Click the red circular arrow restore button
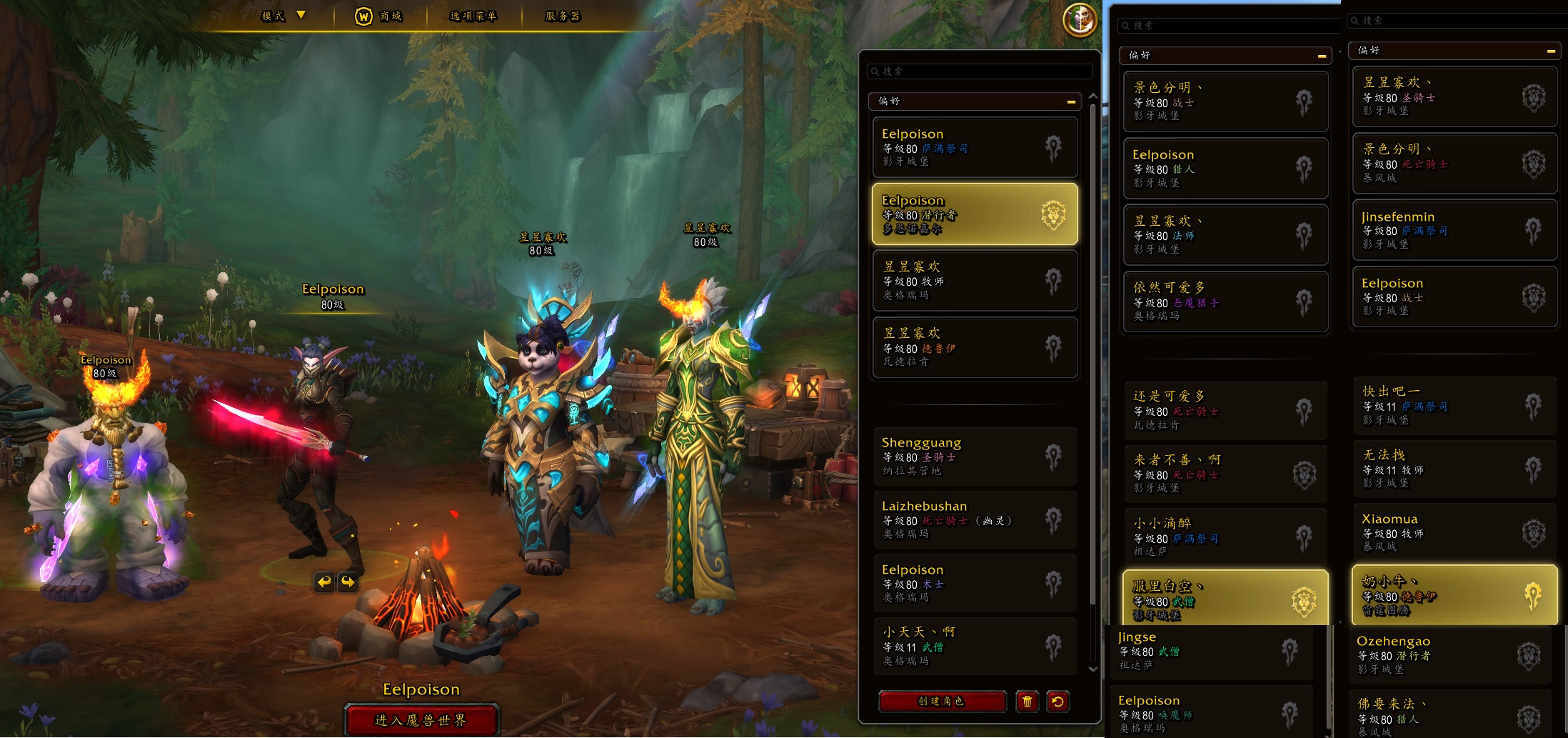The image size is (1568, 738). pos(1057,702)
